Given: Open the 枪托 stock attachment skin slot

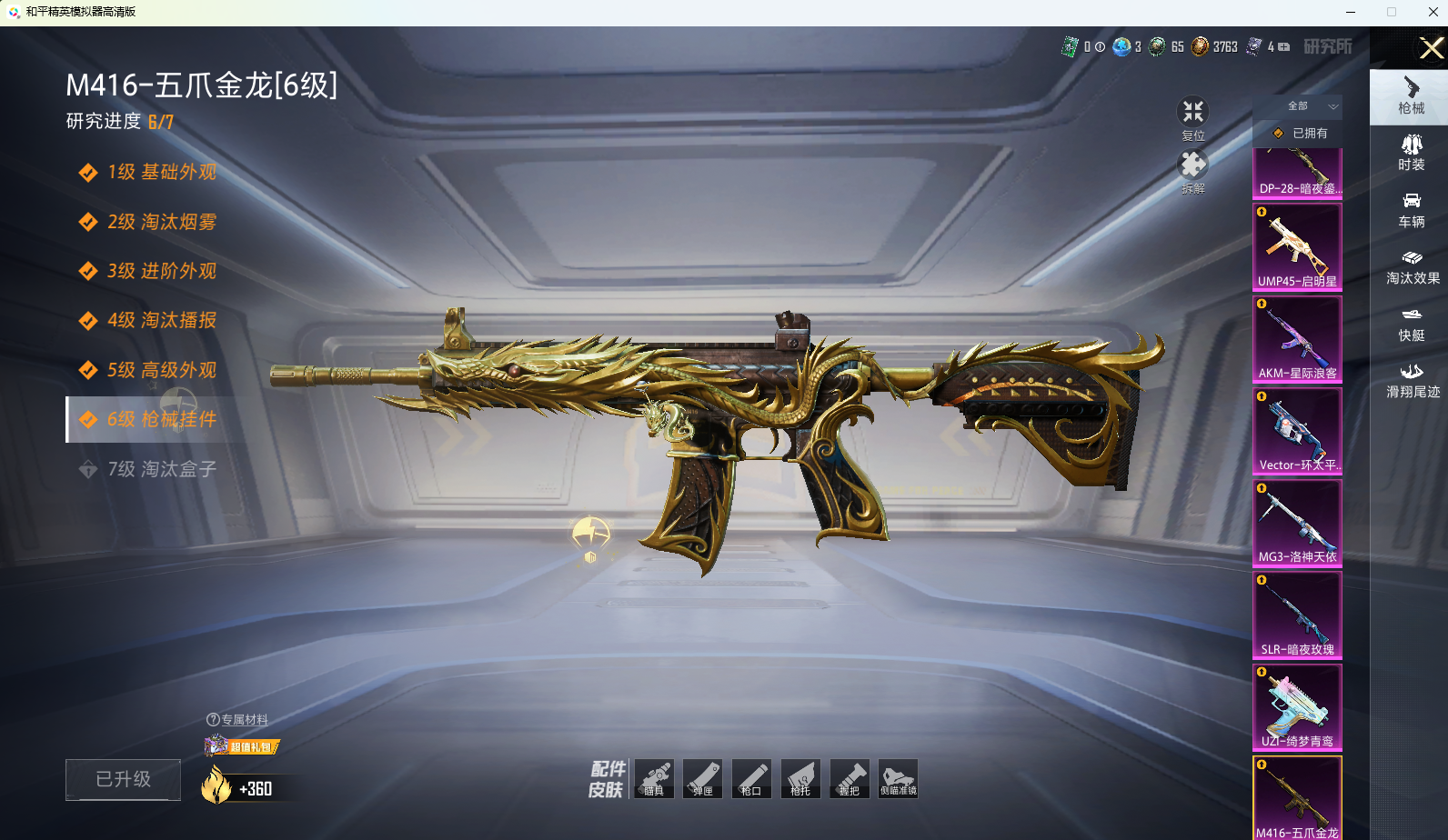Looking at the screenshot, I should (x=800, y=779).
